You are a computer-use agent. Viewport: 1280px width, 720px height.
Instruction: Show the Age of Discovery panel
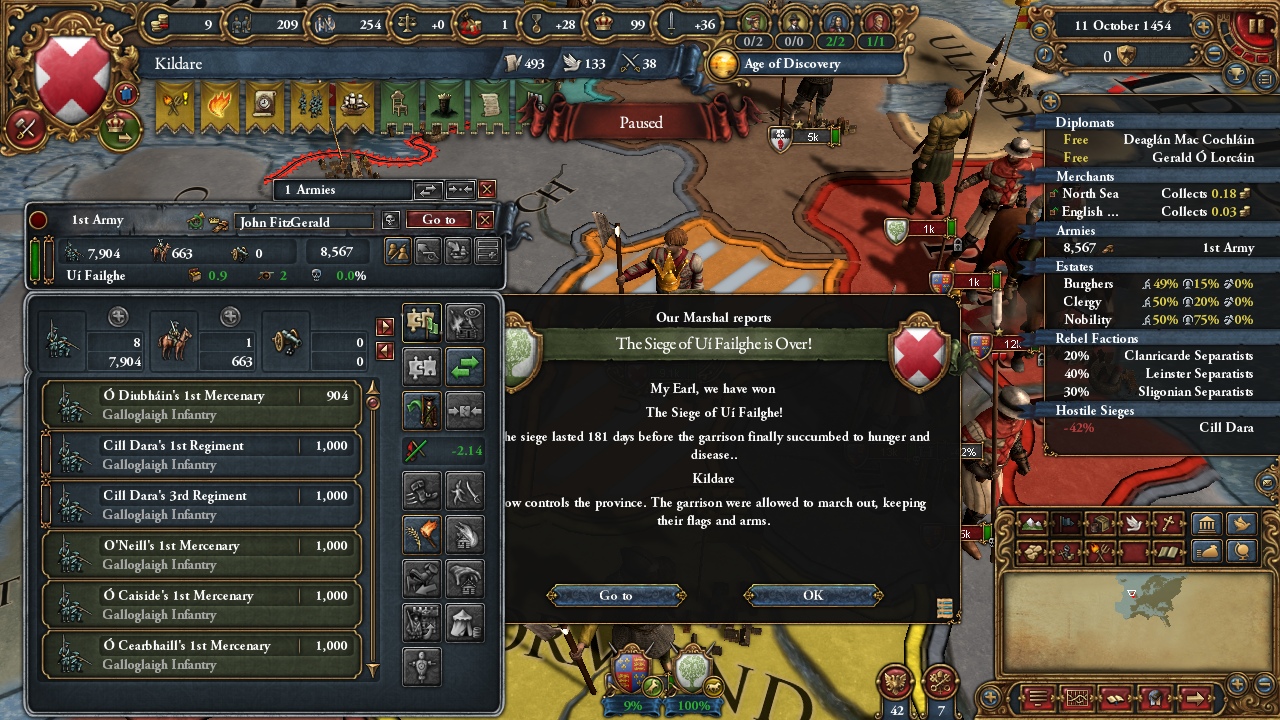pos(791,64)
